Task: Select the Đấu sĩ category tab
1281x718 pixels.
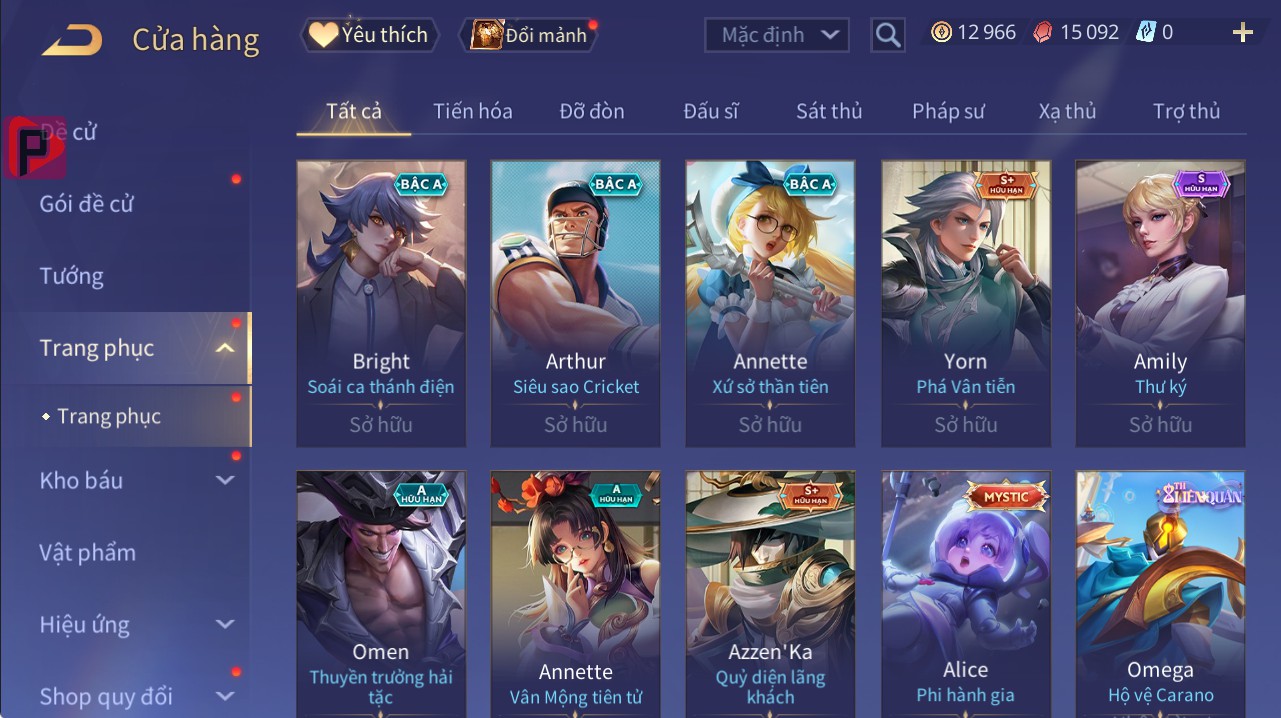Action: pyautogui.click(x=711, y=111)
